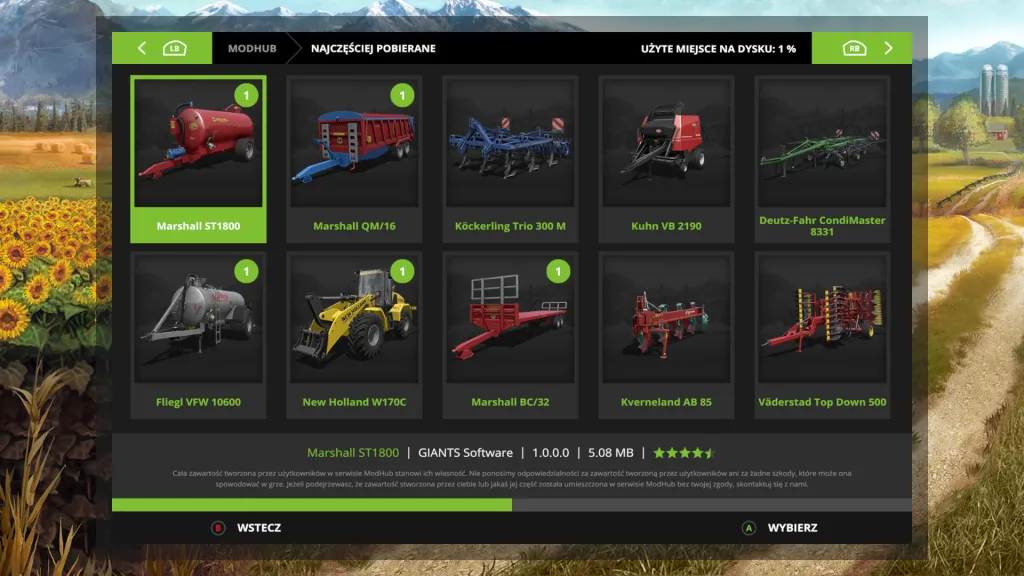
Task: Open the New Holland W170C loader mod
Action: pyautogui.click(x=354, y=335)
